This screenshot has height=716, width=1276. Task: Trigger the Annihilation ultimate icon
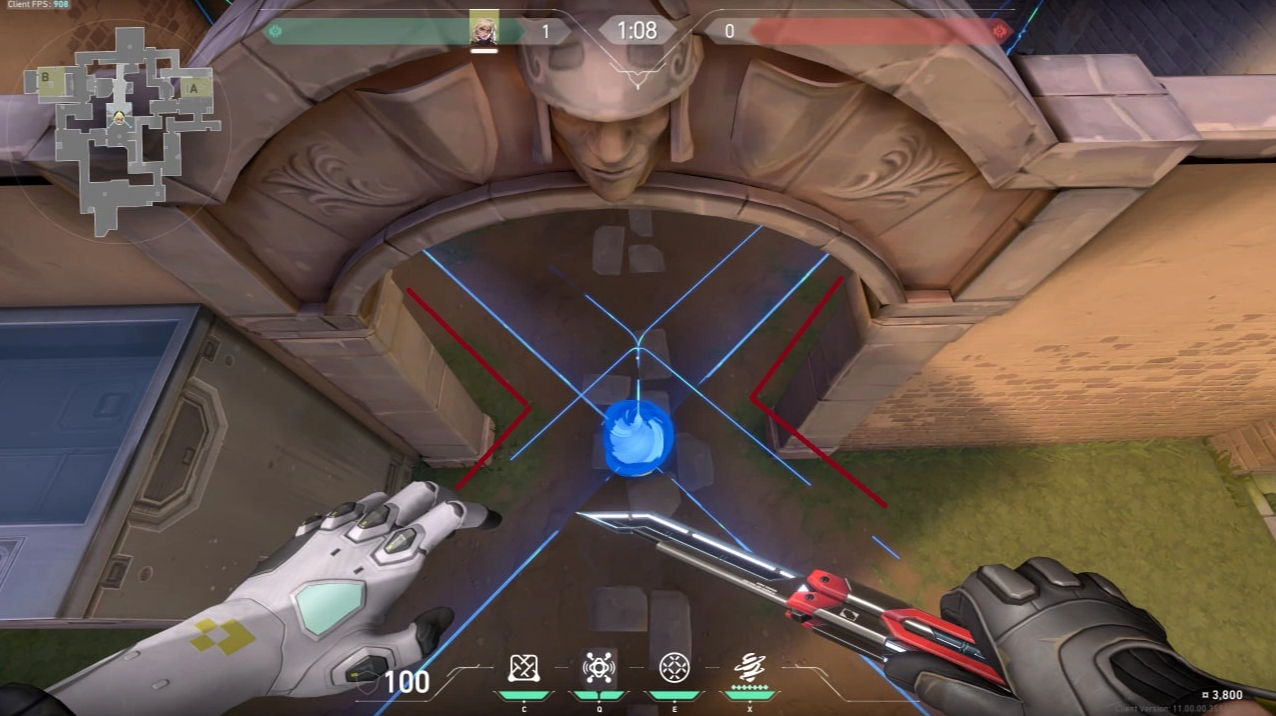(x=749, y=666)
